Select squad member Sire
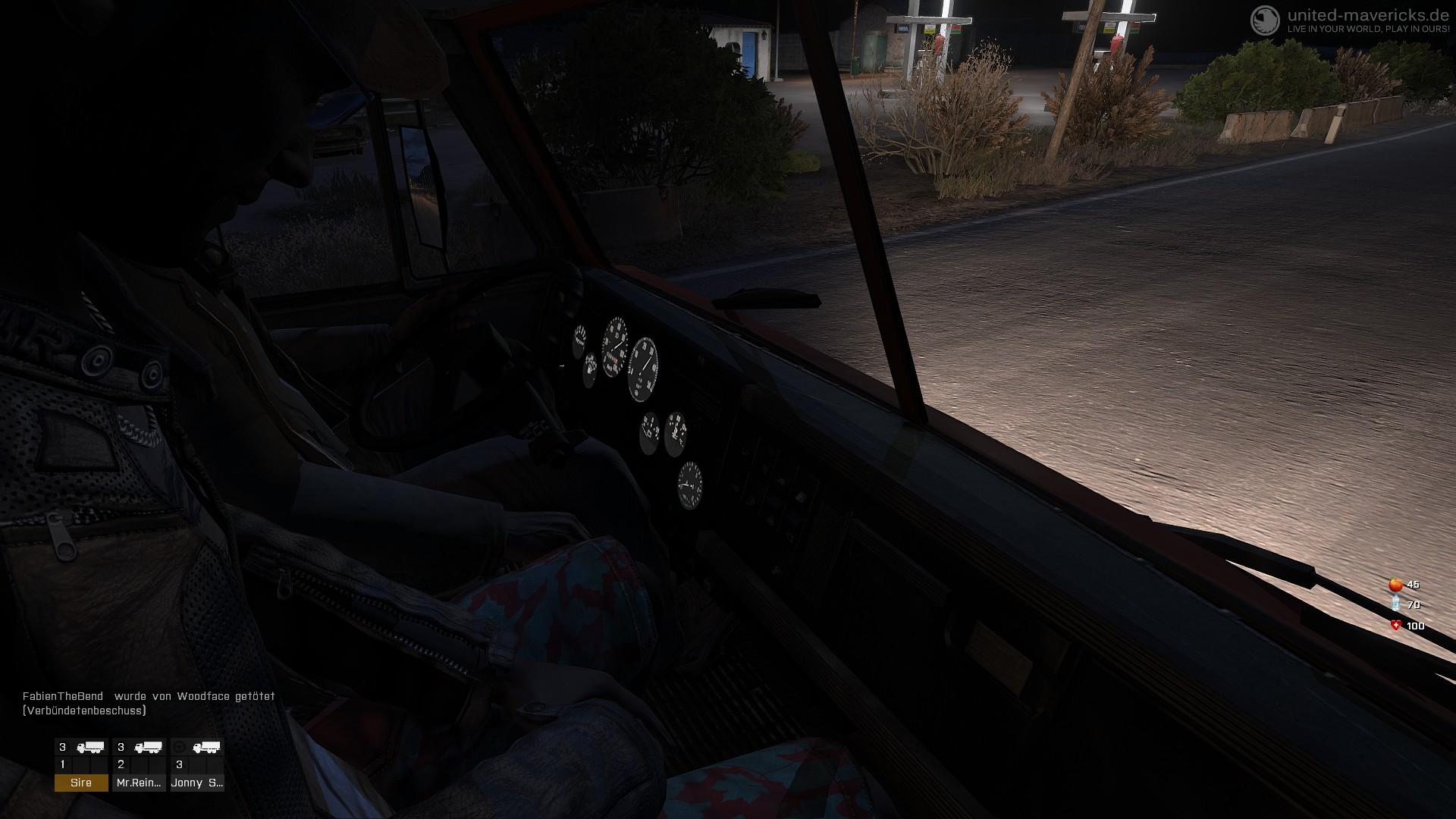This screenshot has width=1456, height=819. click(81, 783)
